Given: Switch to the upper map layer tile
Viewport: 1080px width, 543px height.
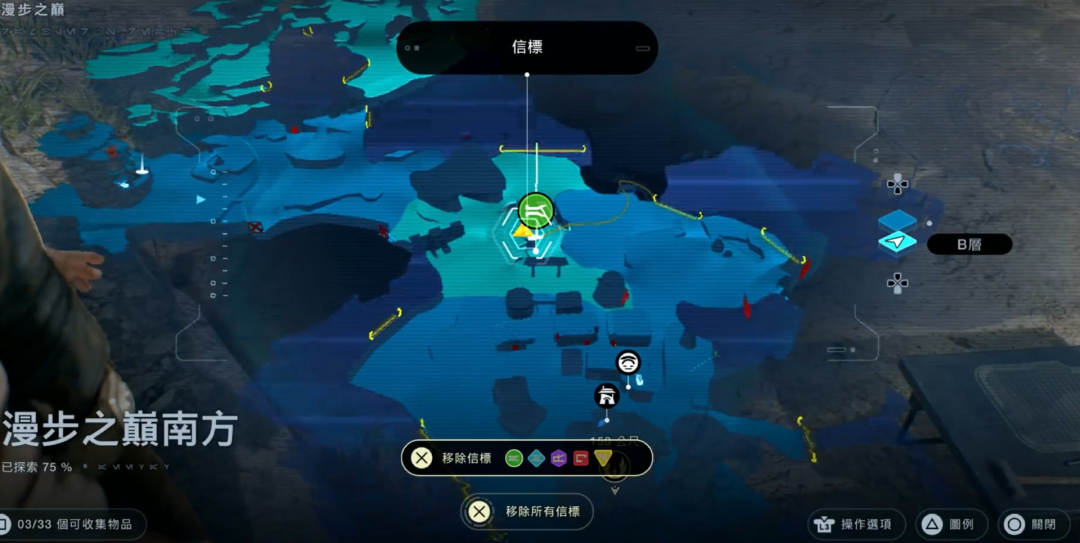Looking at the screenshot, I should (x=897, y=221).
